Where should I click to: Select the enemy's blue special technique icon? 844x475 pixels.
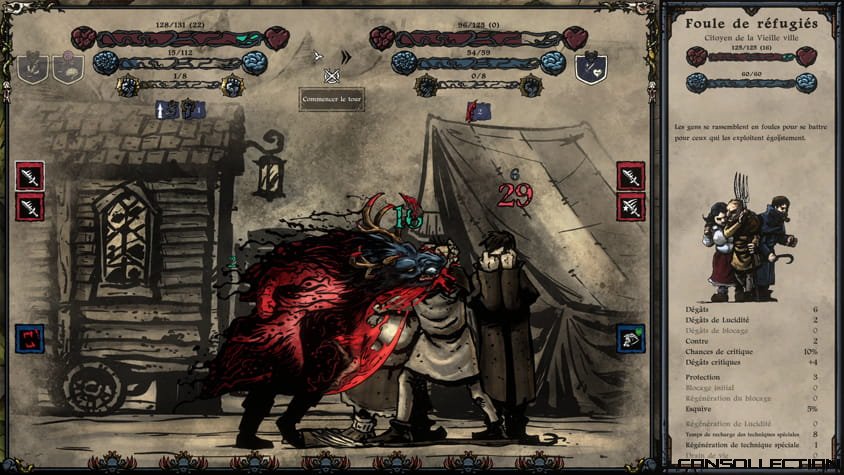(631, 339)
